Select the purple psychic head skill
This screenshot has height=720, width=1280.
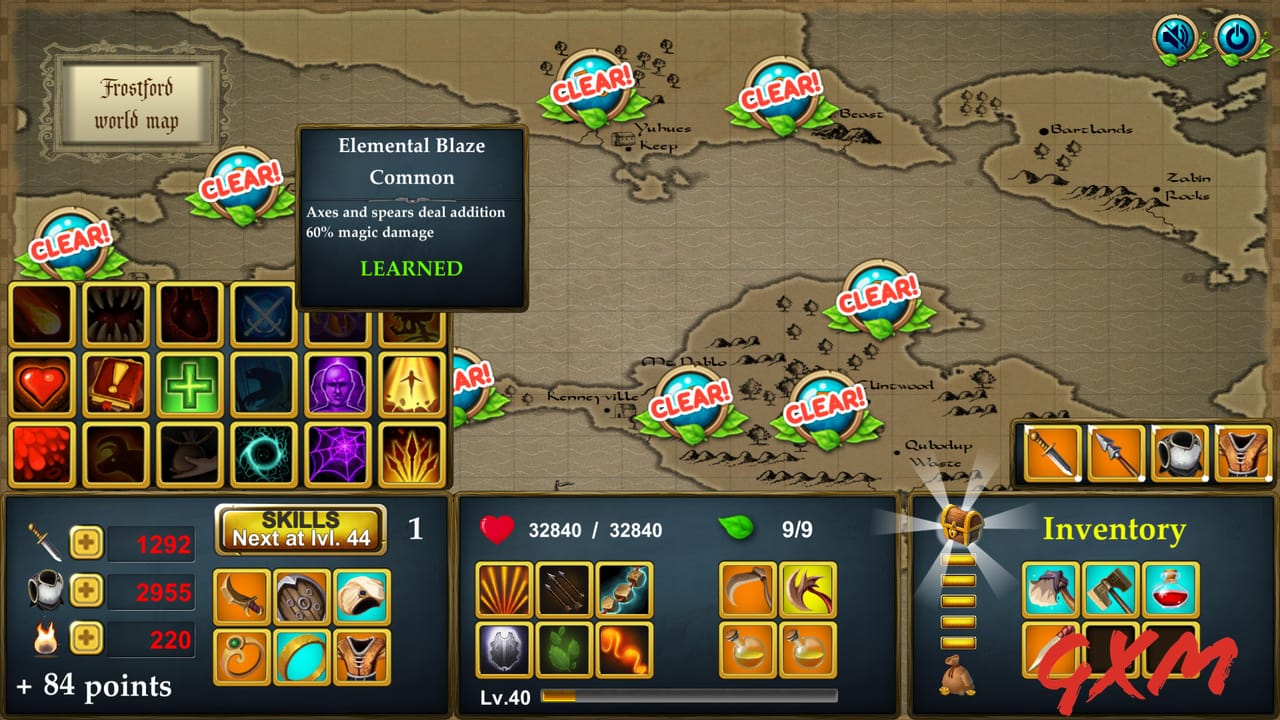click(x=338, y=383)
